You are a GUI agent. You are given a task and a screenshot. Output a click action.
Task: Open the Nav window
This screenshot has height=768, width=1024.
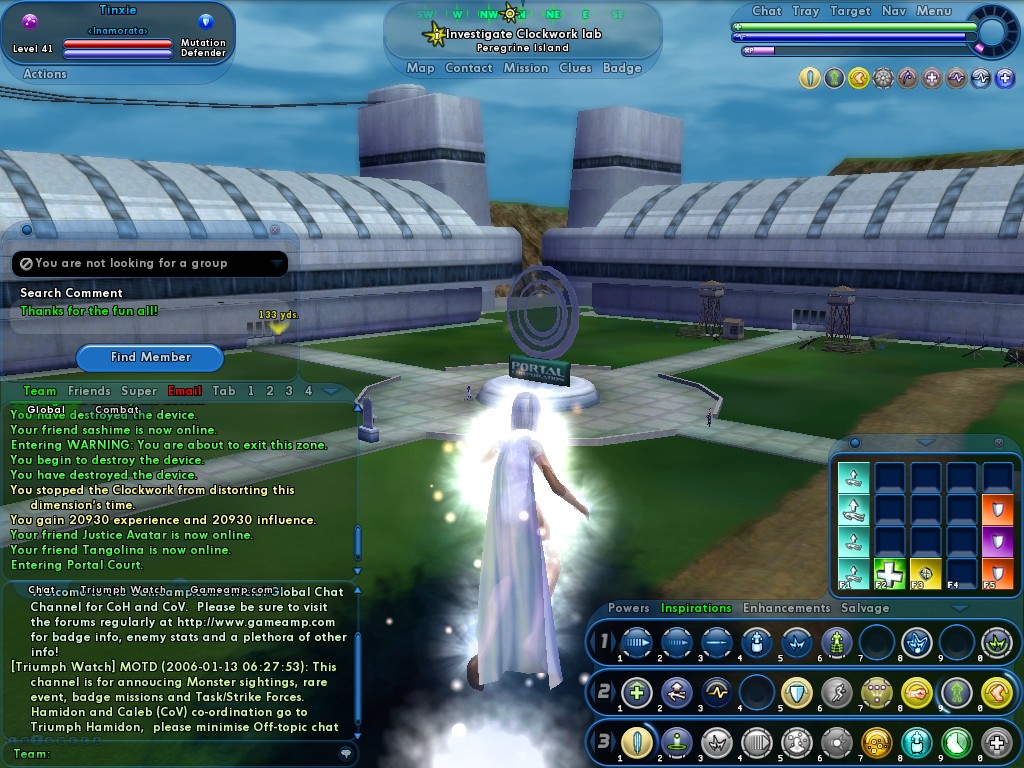pyautogui.click(x=894, y=11)
